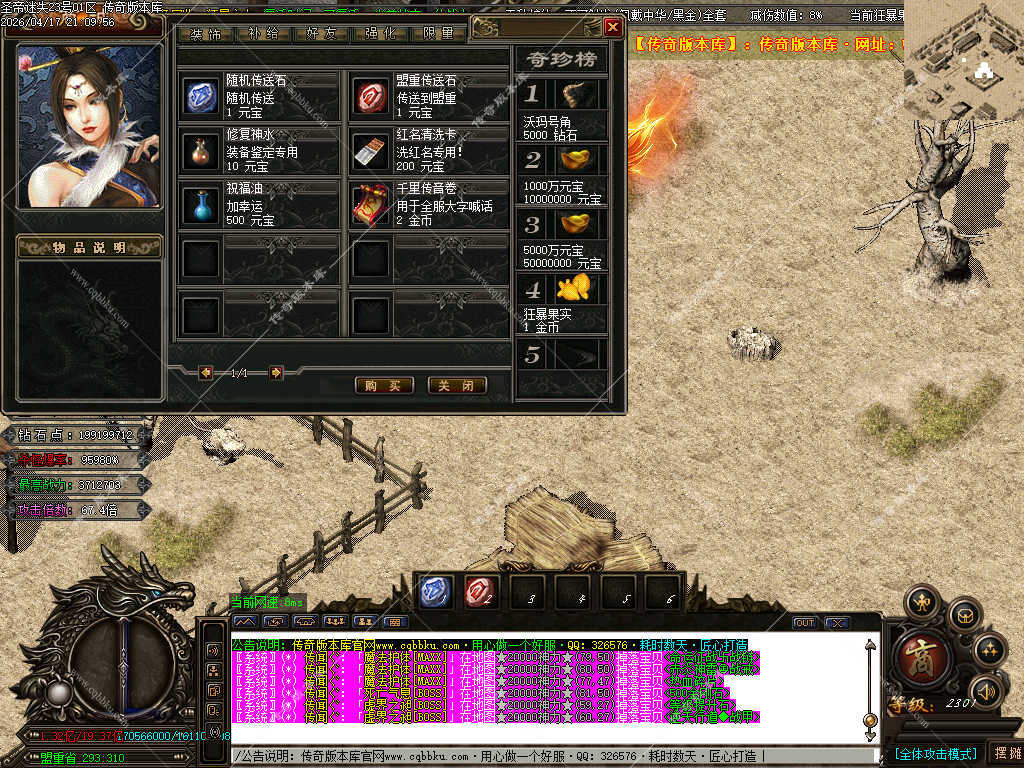Pick the 红名清洗卡 item
The width and height of the screenshot is (1024, 768).
[372, 150]
